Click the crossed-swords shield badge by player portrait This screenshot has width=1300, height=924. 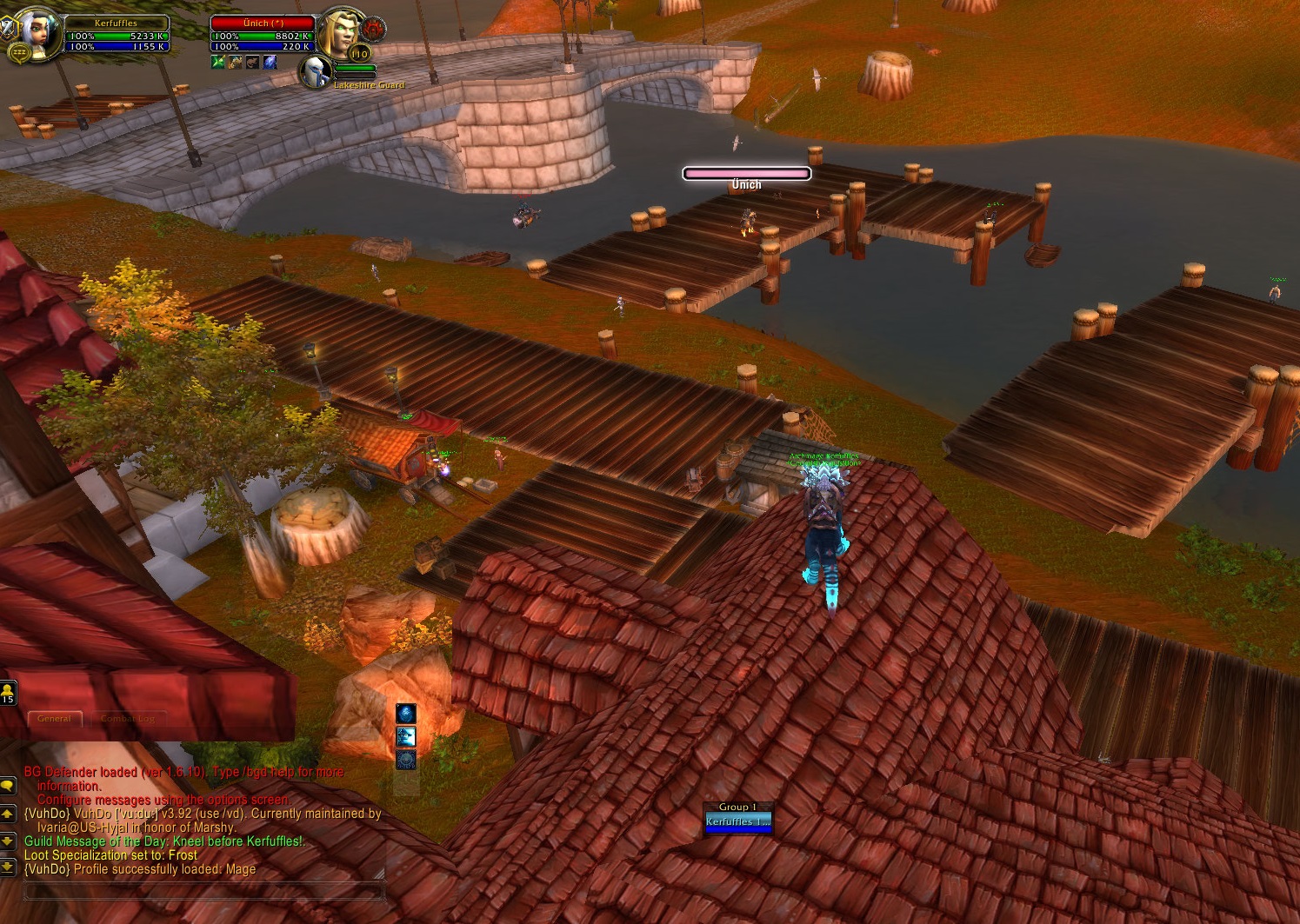pos(10,29)
